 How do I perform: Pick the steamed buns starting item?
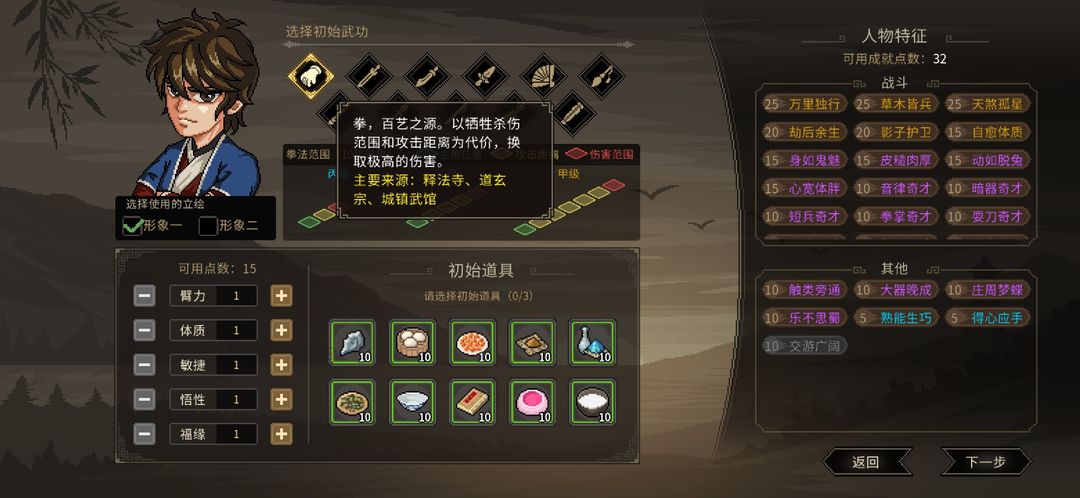click(x=412, y=342)
